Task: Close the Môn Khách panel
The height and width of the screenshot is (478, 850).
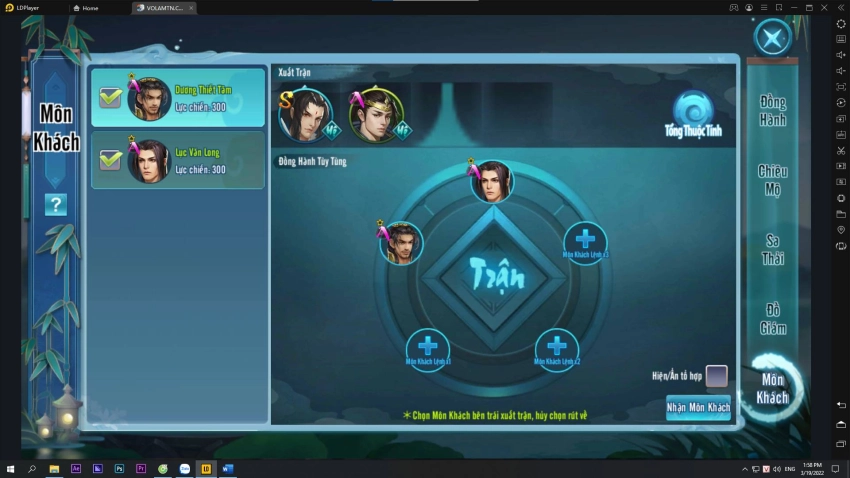Action: point(772,38)
